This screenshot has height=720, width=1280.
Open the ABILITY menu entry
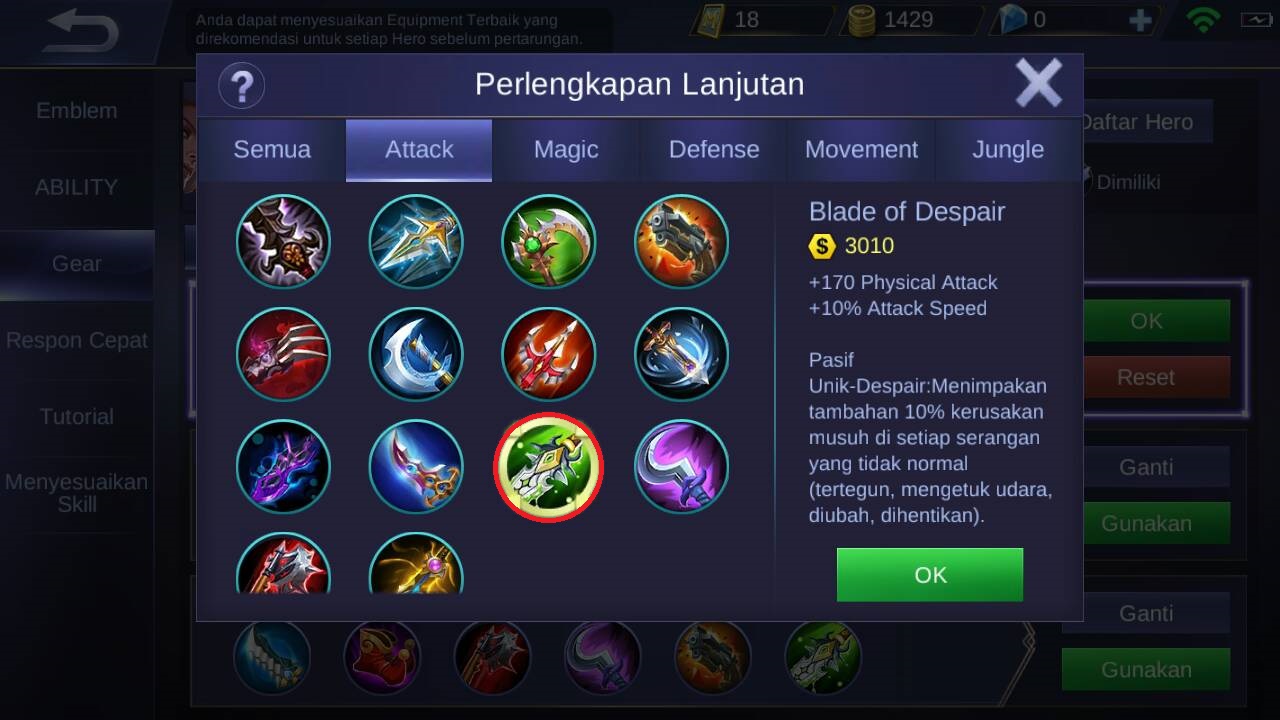pos(77,187)
